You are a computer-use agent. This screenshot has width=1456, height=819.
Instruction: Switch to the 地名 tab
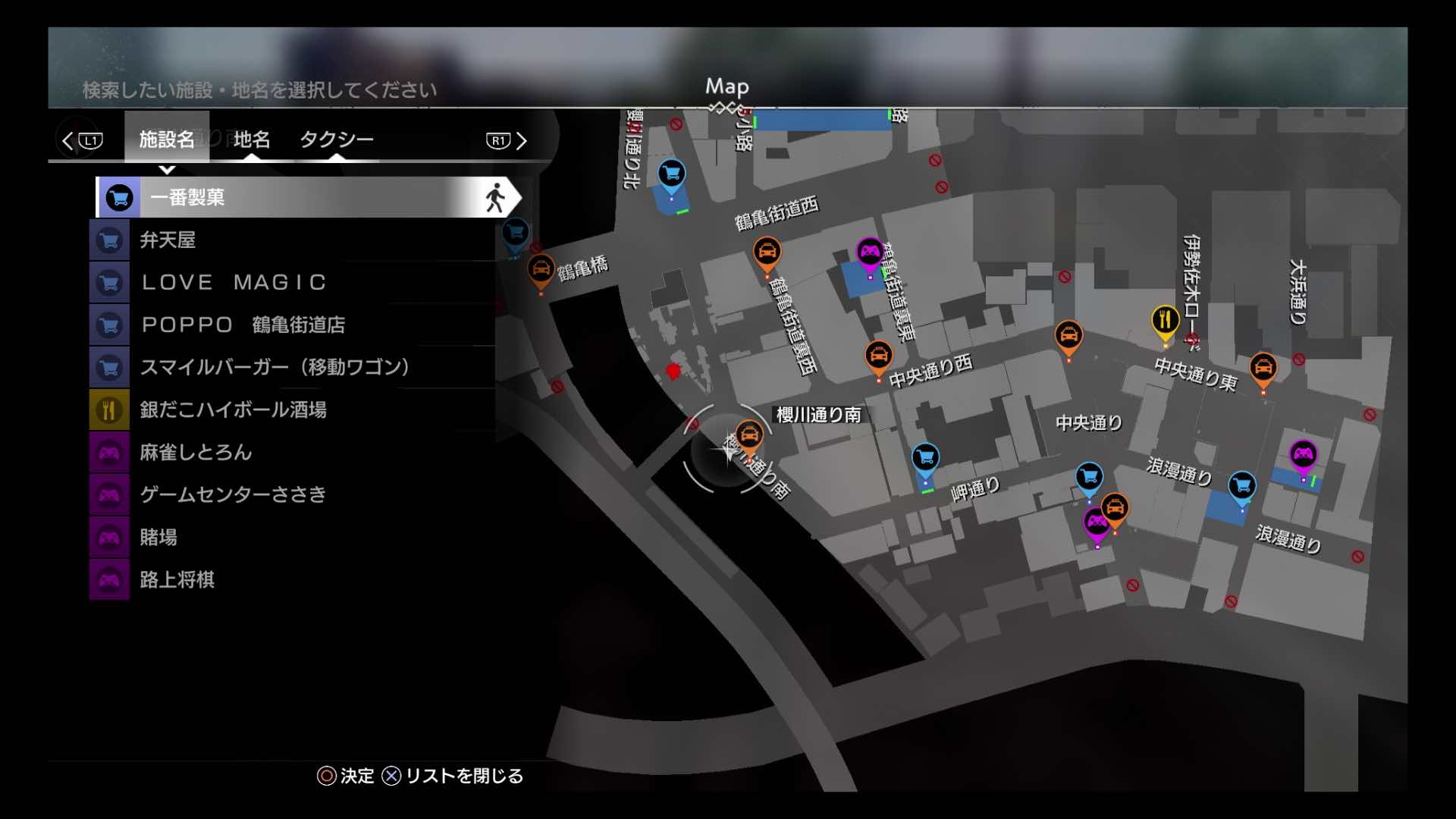[x=253, y=140]
